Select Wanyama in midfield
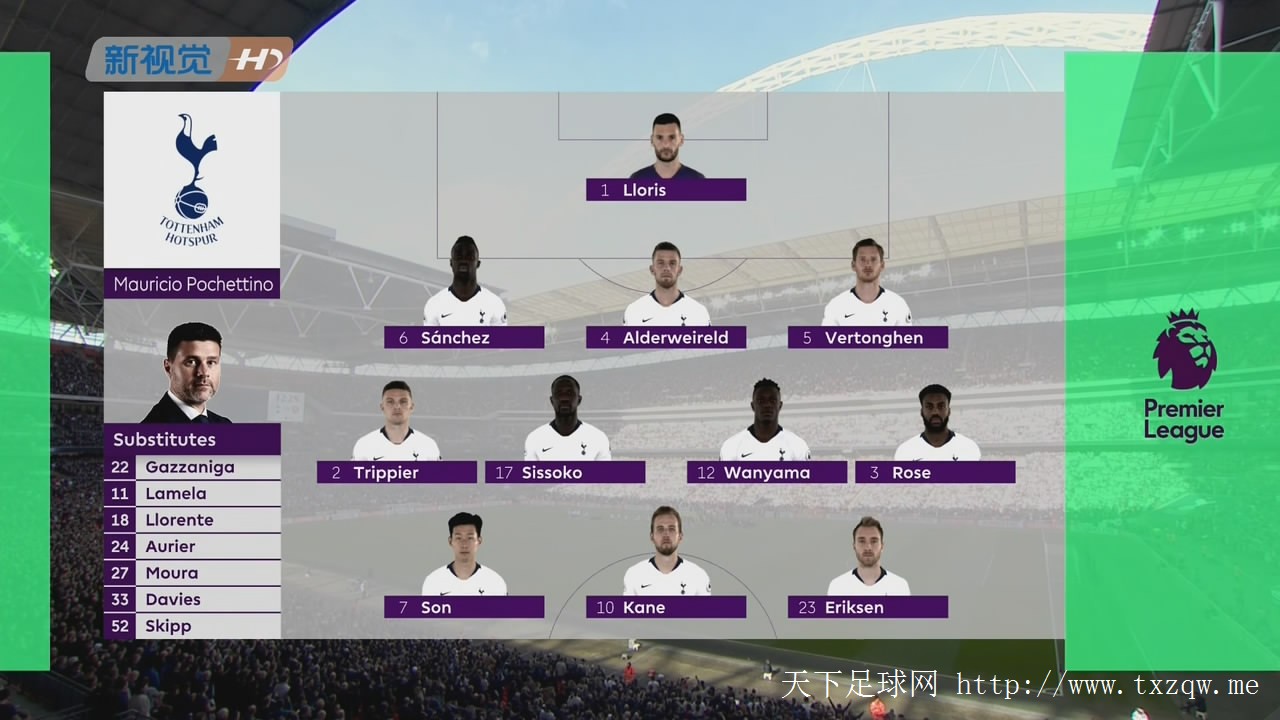 point(767,473)
